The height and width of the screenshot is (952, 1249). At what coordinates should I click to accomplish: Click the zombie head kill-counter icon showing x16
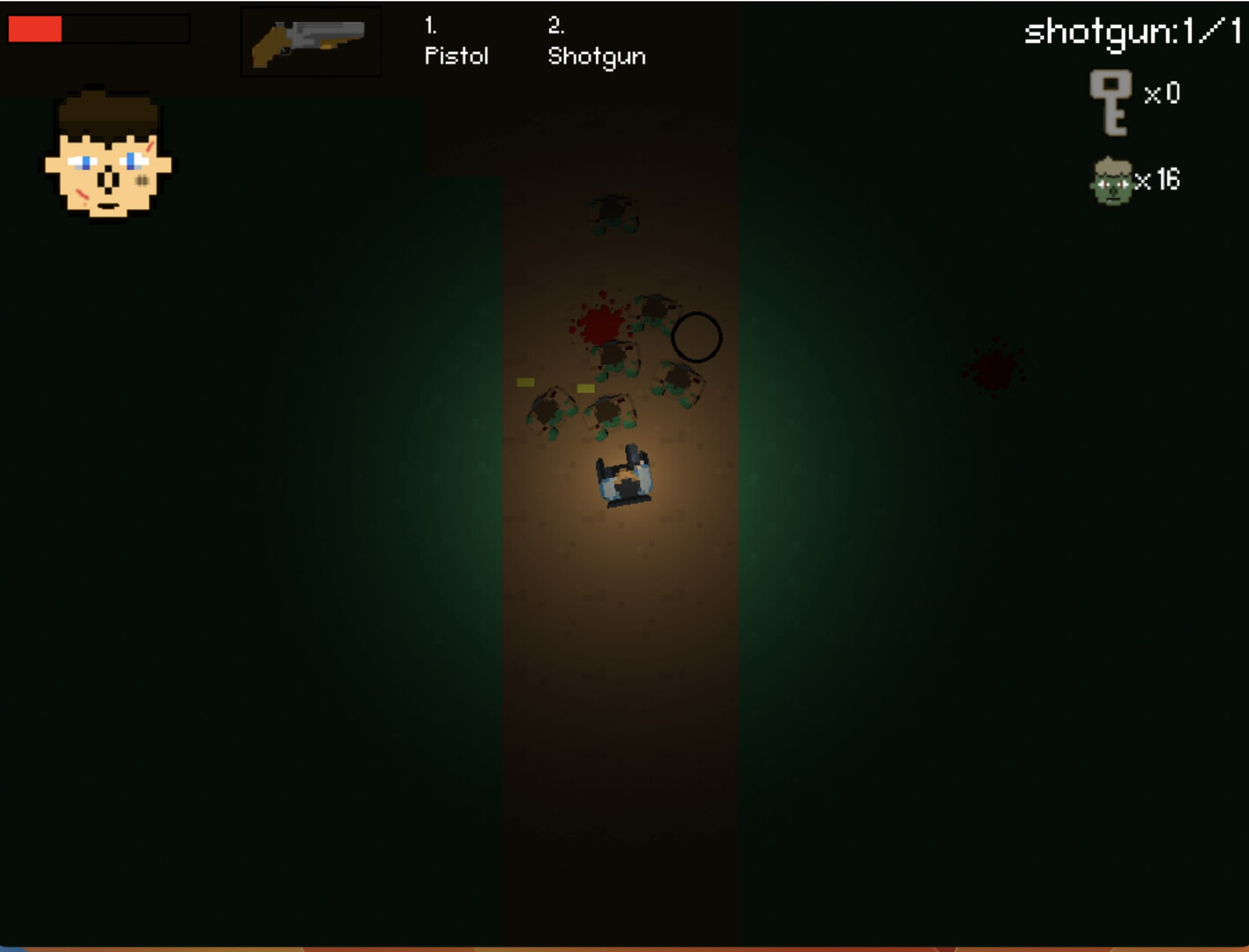[1112, 181]
